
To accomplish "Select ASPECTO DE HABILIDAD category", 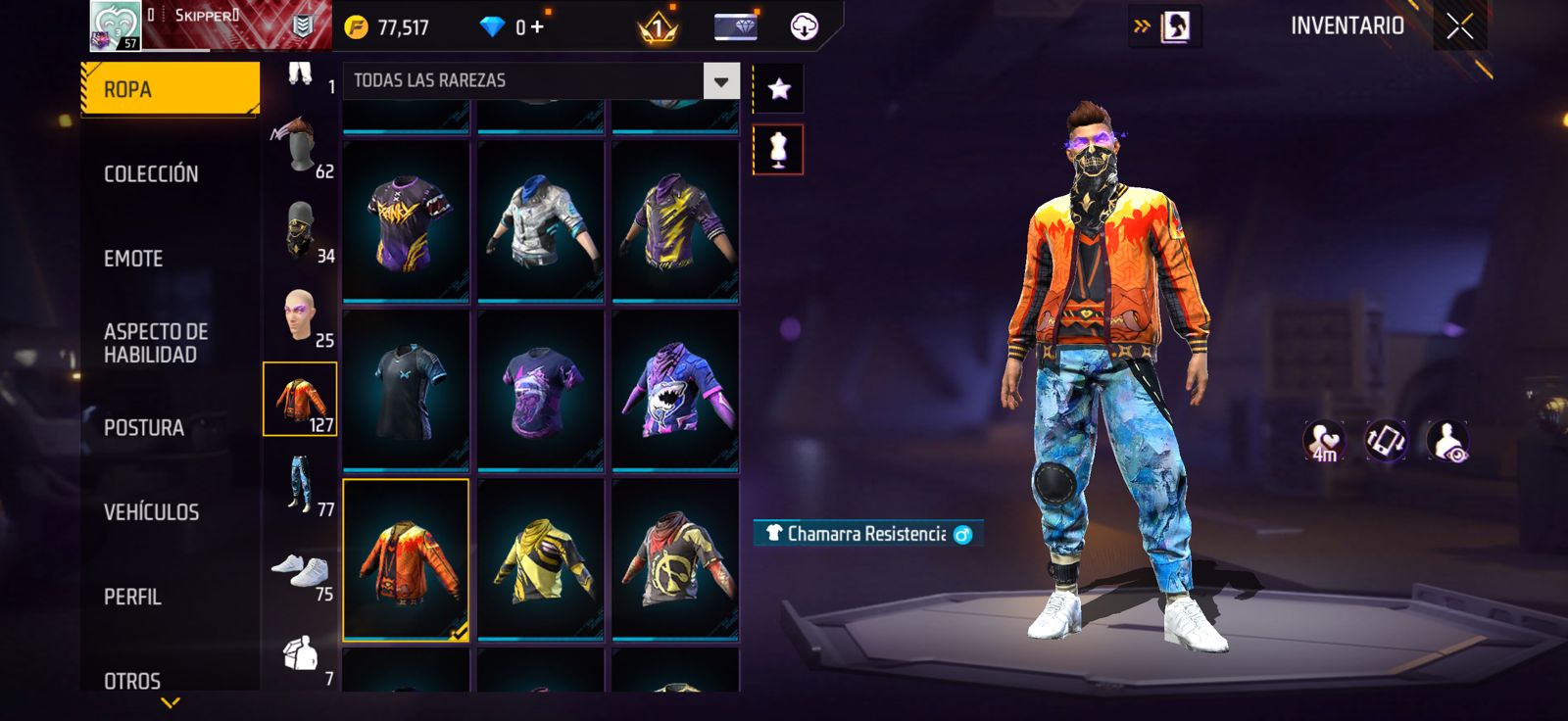I will [156, 343].
